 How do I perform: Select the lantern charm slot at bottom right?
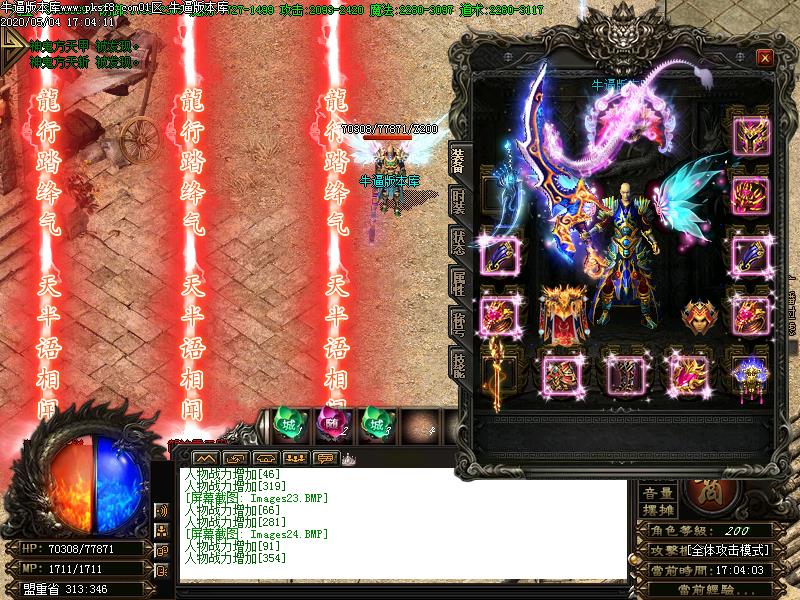coord(750,377)
